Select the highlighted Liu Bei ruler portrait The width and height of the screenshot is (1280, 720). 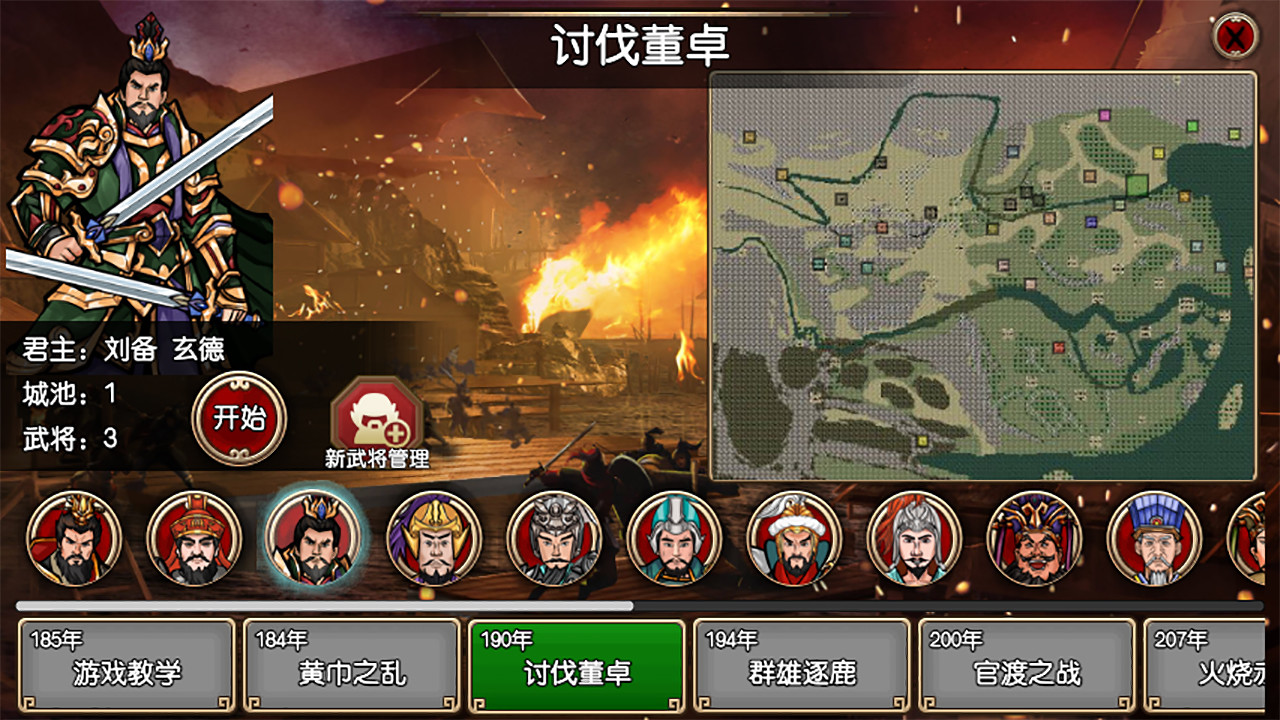click(x=315, y=540)
